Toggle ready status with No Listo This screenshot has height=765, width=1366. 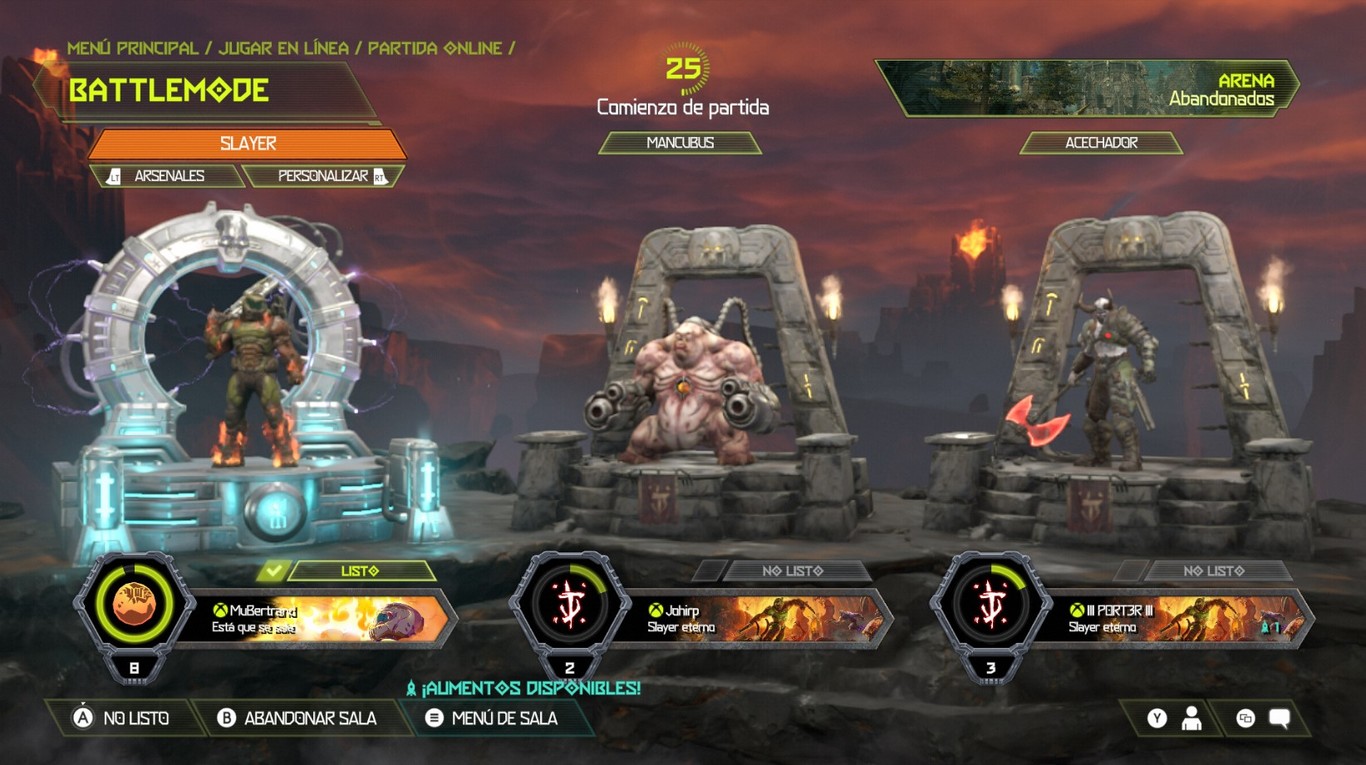point(132,718)
